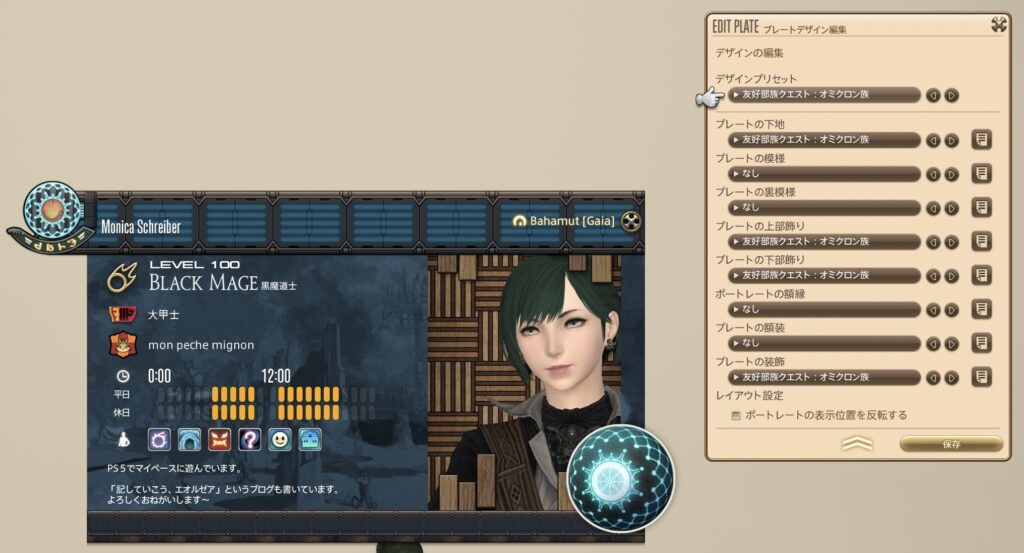Image resolution: width=1024 pixels, height=553 pixels.
Task: Open the ポートレートの額縁 dropdown
Action: point(825,310)
